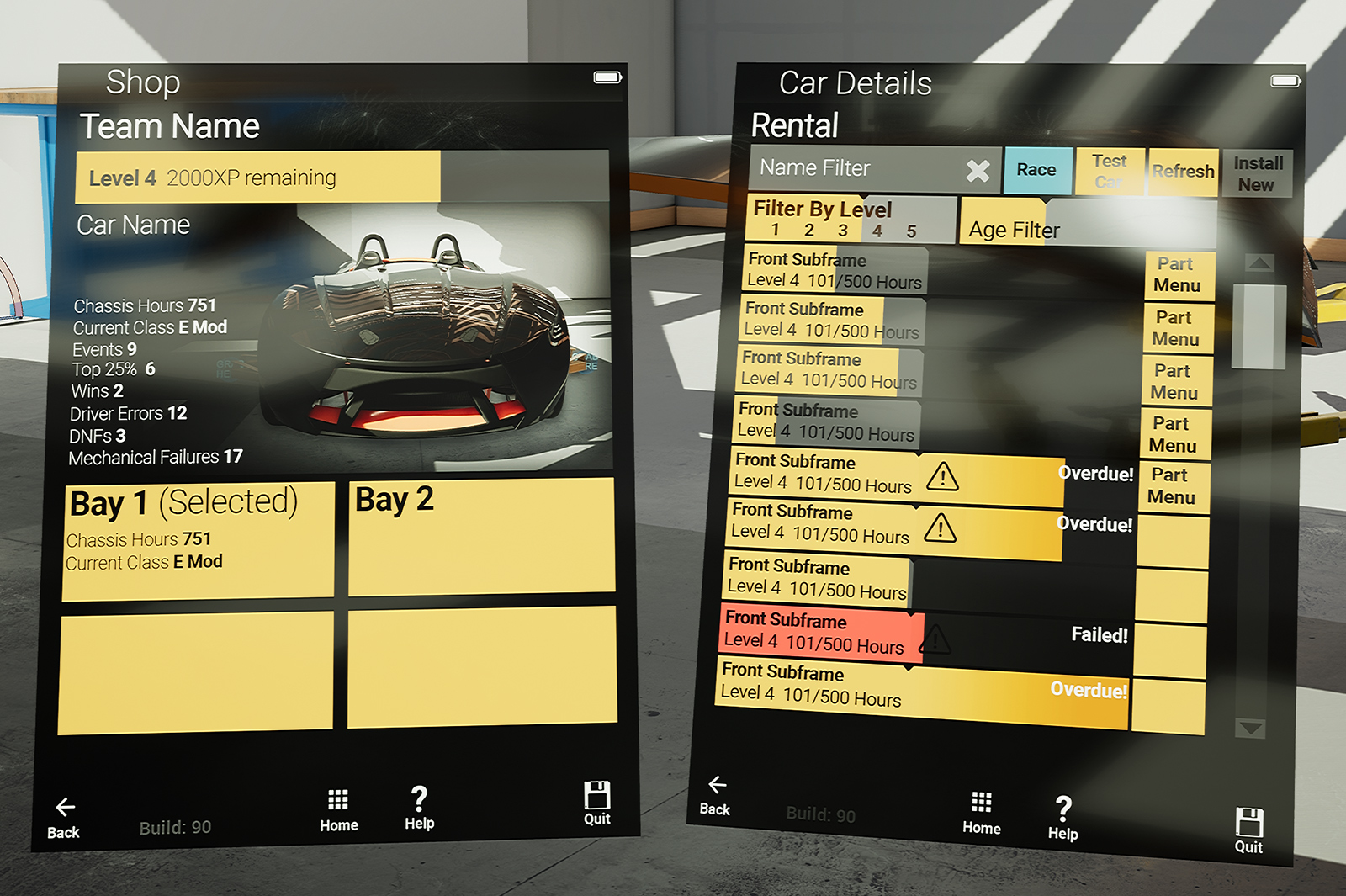The image size is (1346, 896).
Task: Choose the Test Car button
Action: (x=1109, y=171)
